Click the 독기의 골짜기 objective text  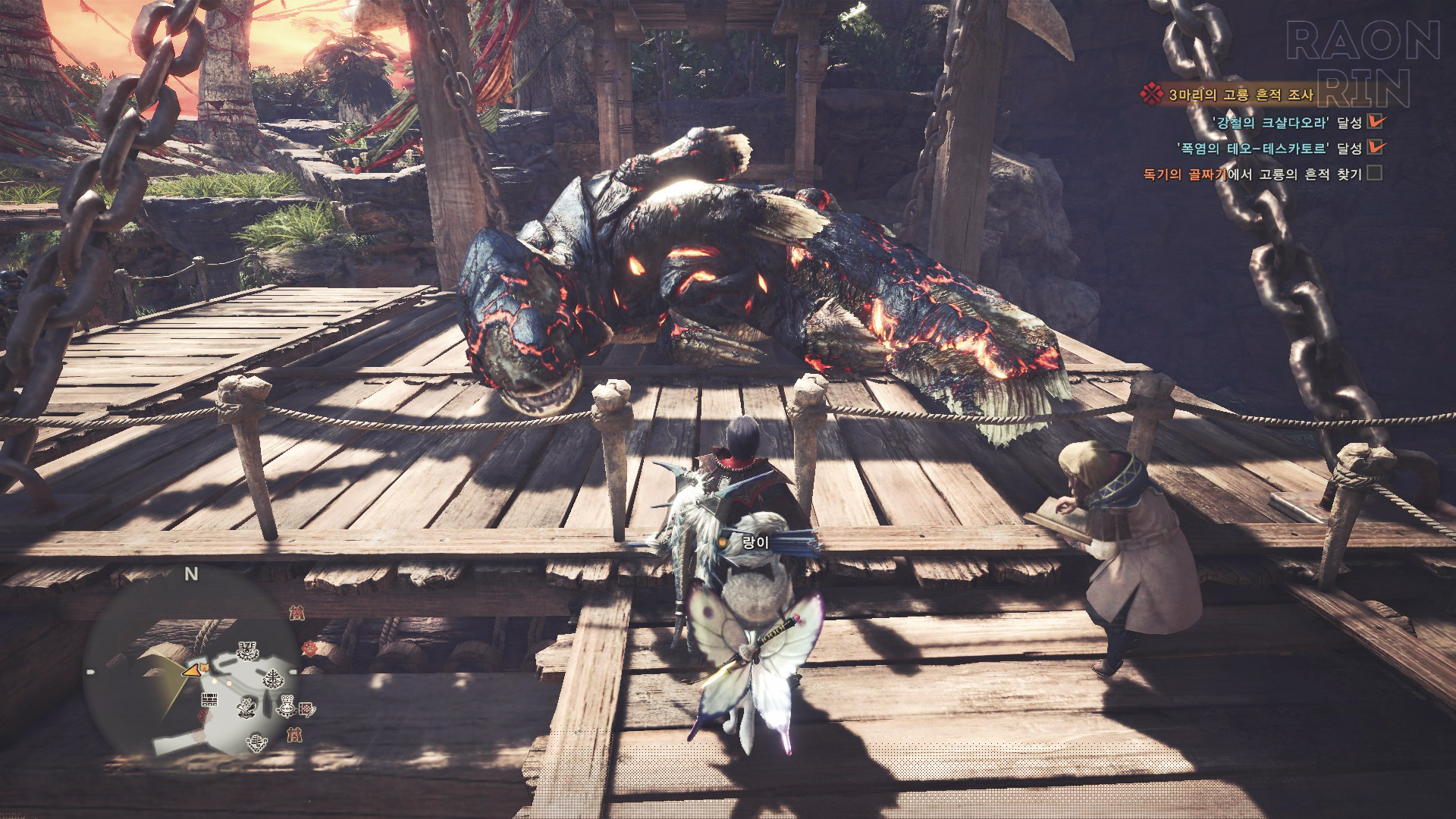tap(1185, 174)
